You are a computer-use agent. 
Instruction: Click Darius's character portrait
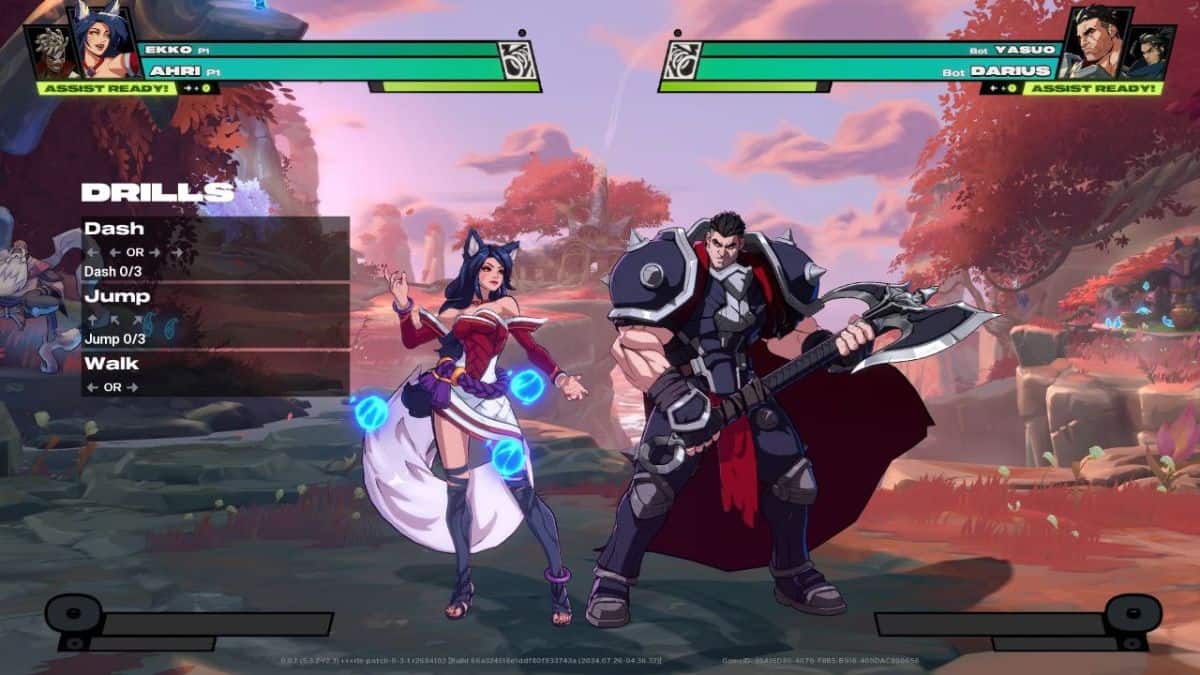pyautogui.click(x=1091, y=43)
